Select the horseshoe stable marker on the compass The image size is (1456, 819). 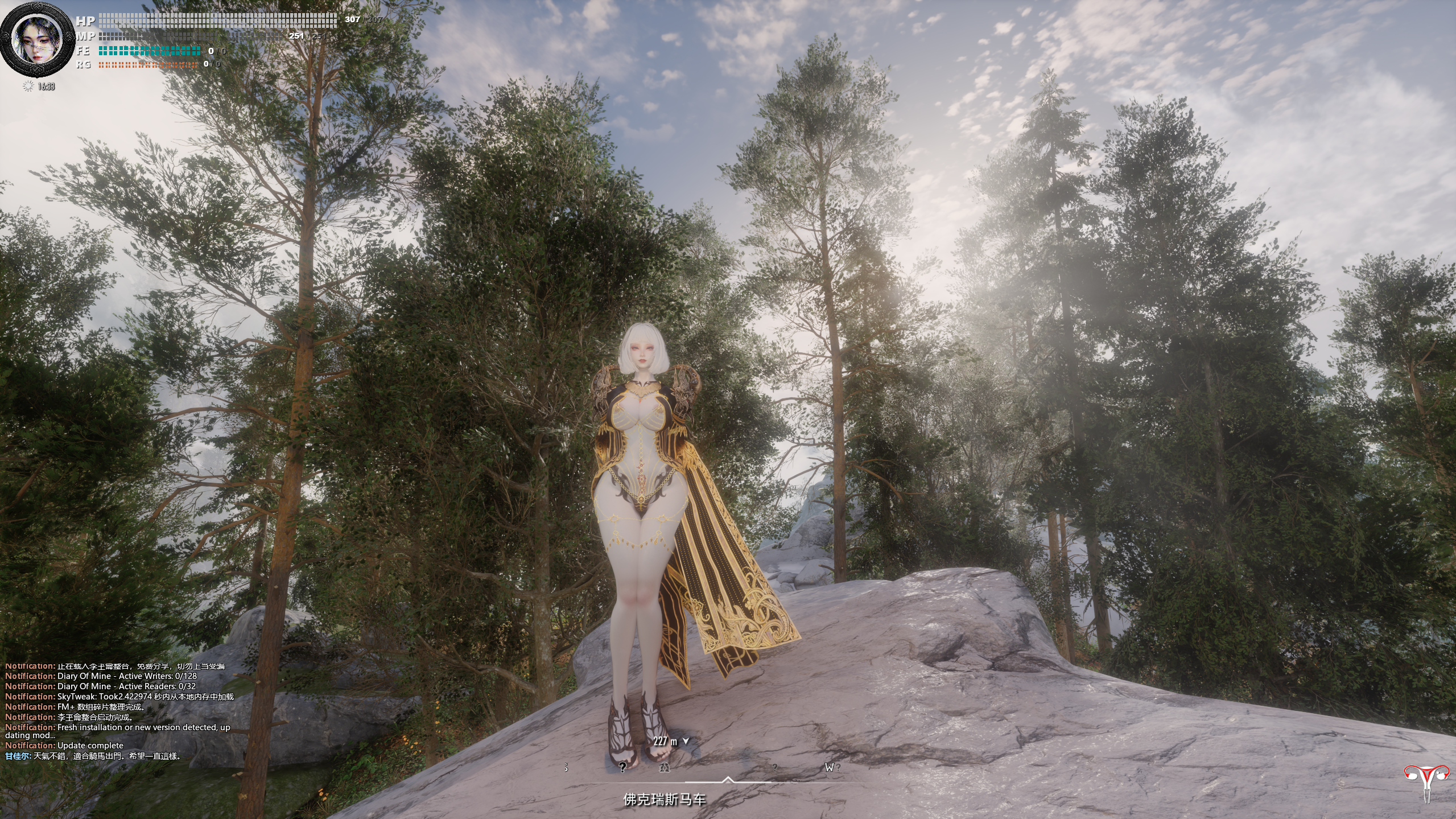[664, 767]
